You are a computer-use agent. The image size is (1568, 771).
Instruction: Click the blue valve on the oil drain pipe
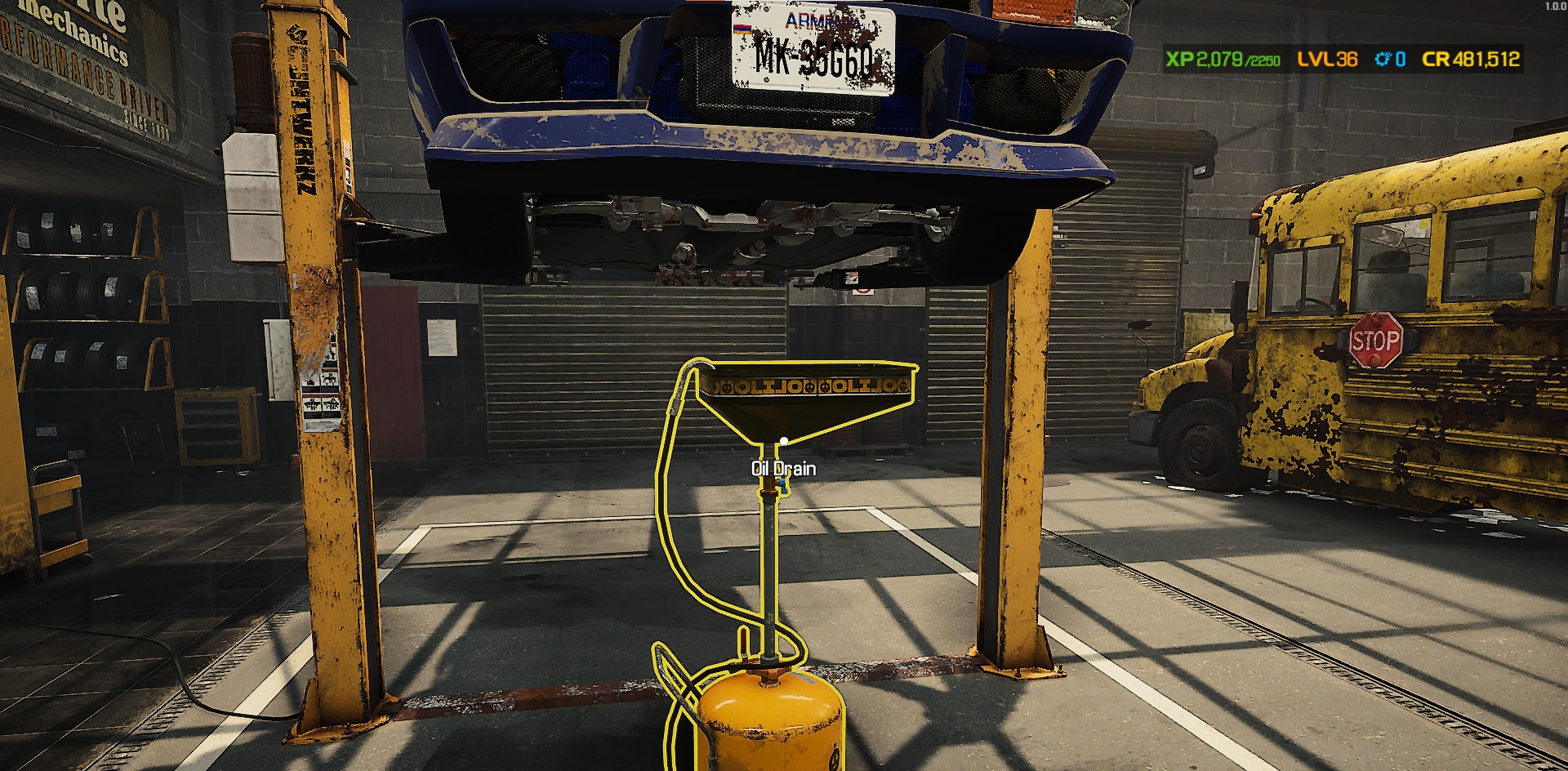[782, 484]
